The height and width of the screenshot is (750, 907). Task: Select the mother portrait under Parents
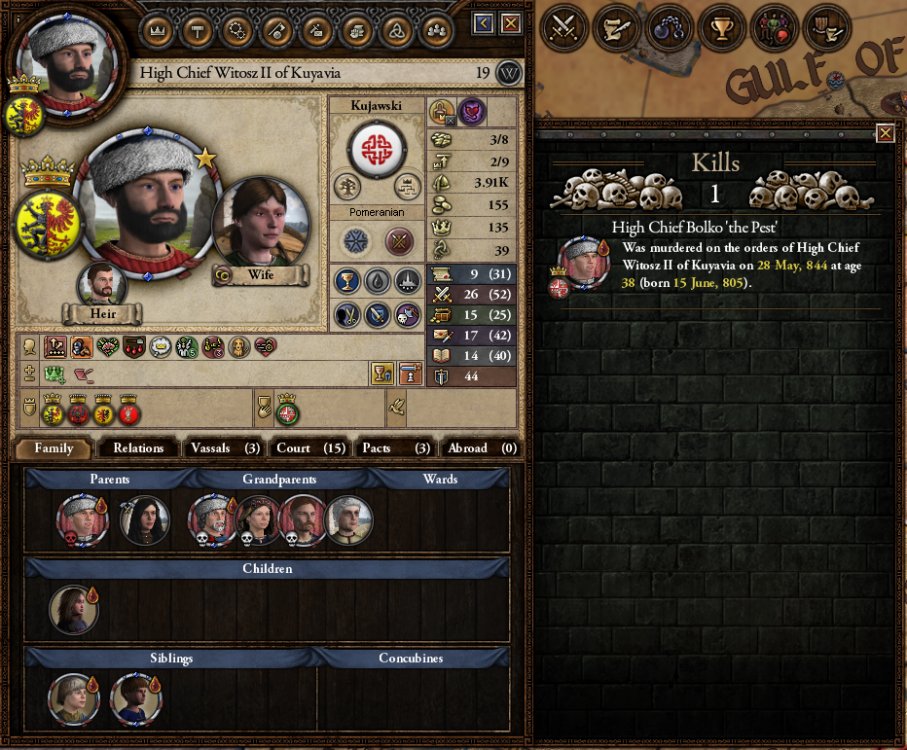pos(144,520)
